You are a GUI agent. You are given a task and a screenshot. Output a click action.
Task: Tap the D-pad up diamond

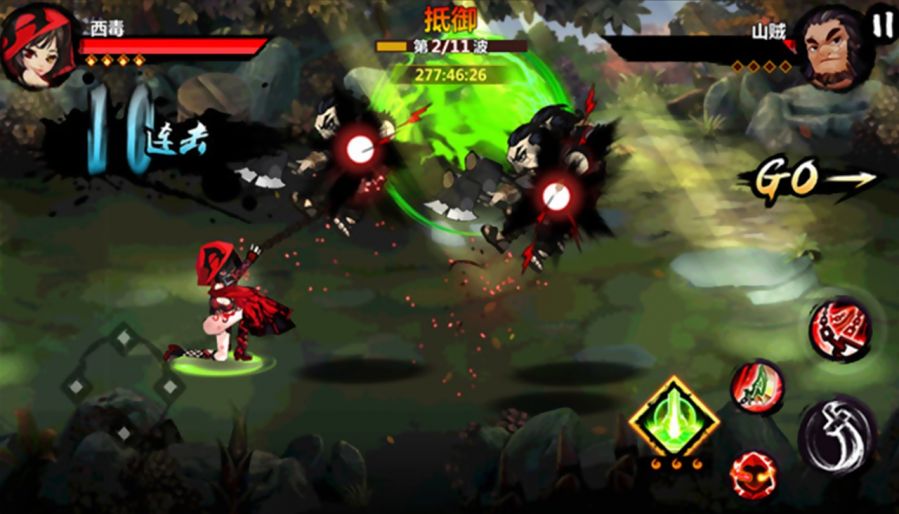click(122, 338)
